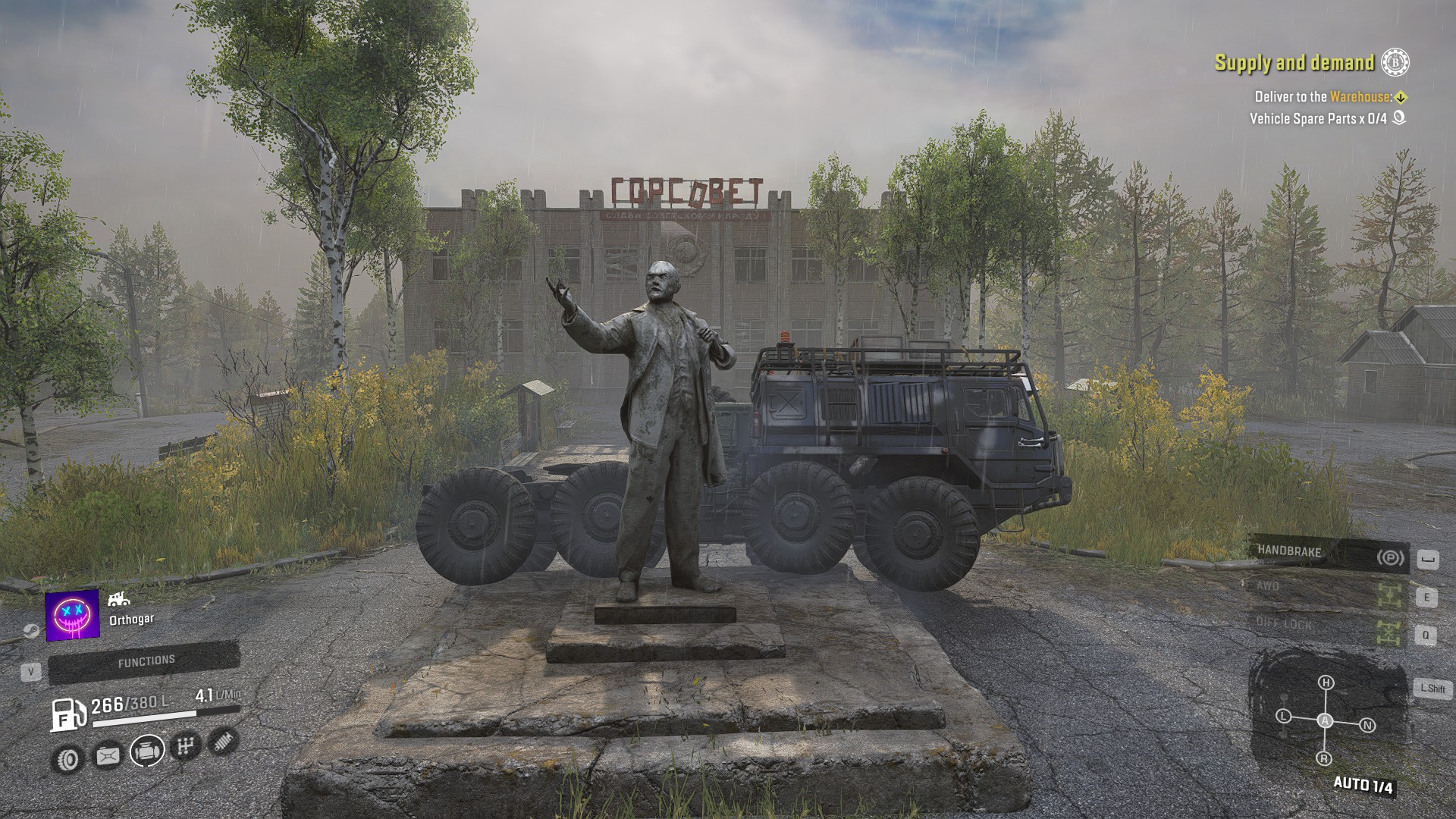Open the Supply and demand objective tracker
The width and height of the screenshot is (1456, 819).
click(x=1294, y=63)
